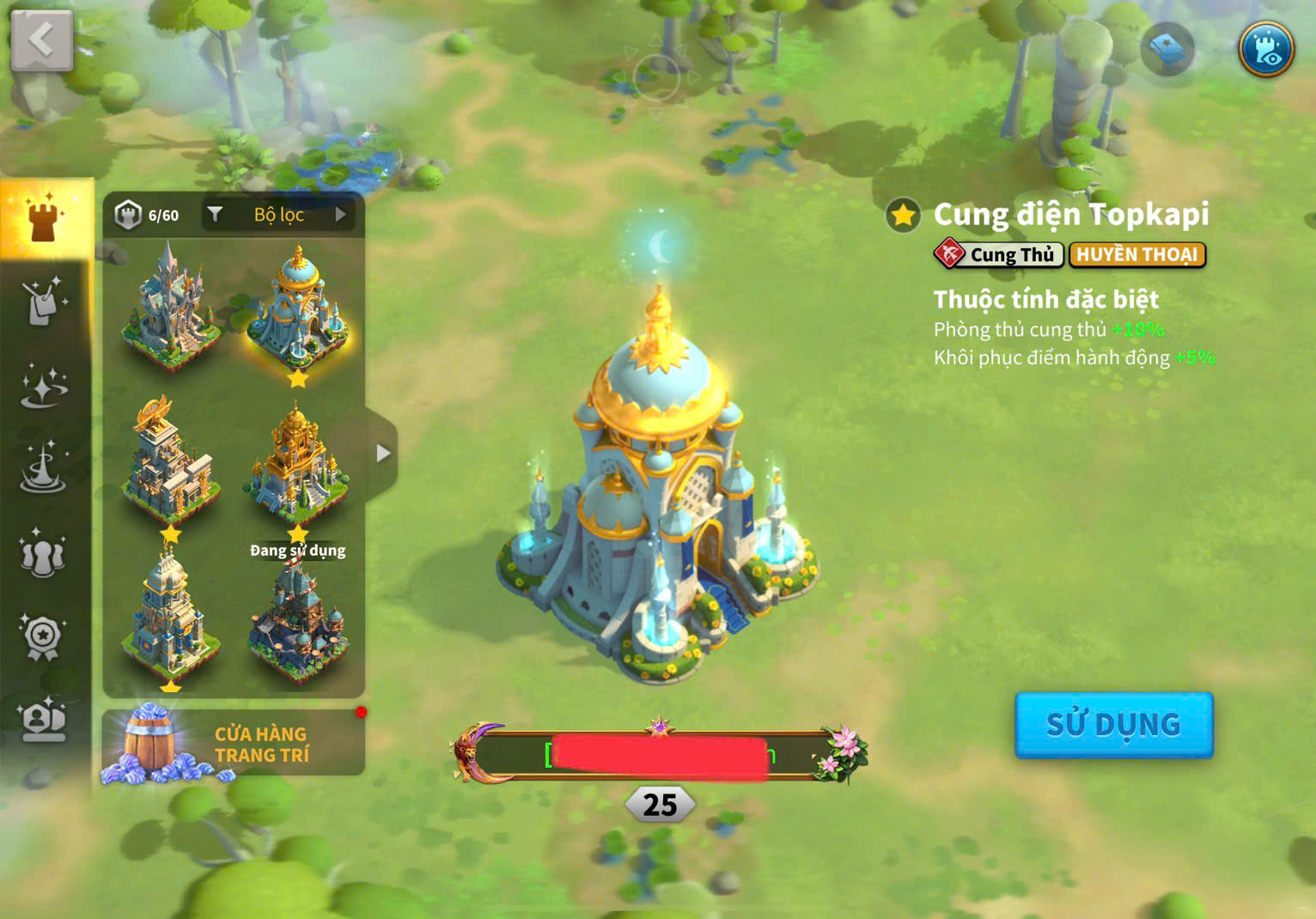
Task: Open the three figures tab
Action: [43, 554]
